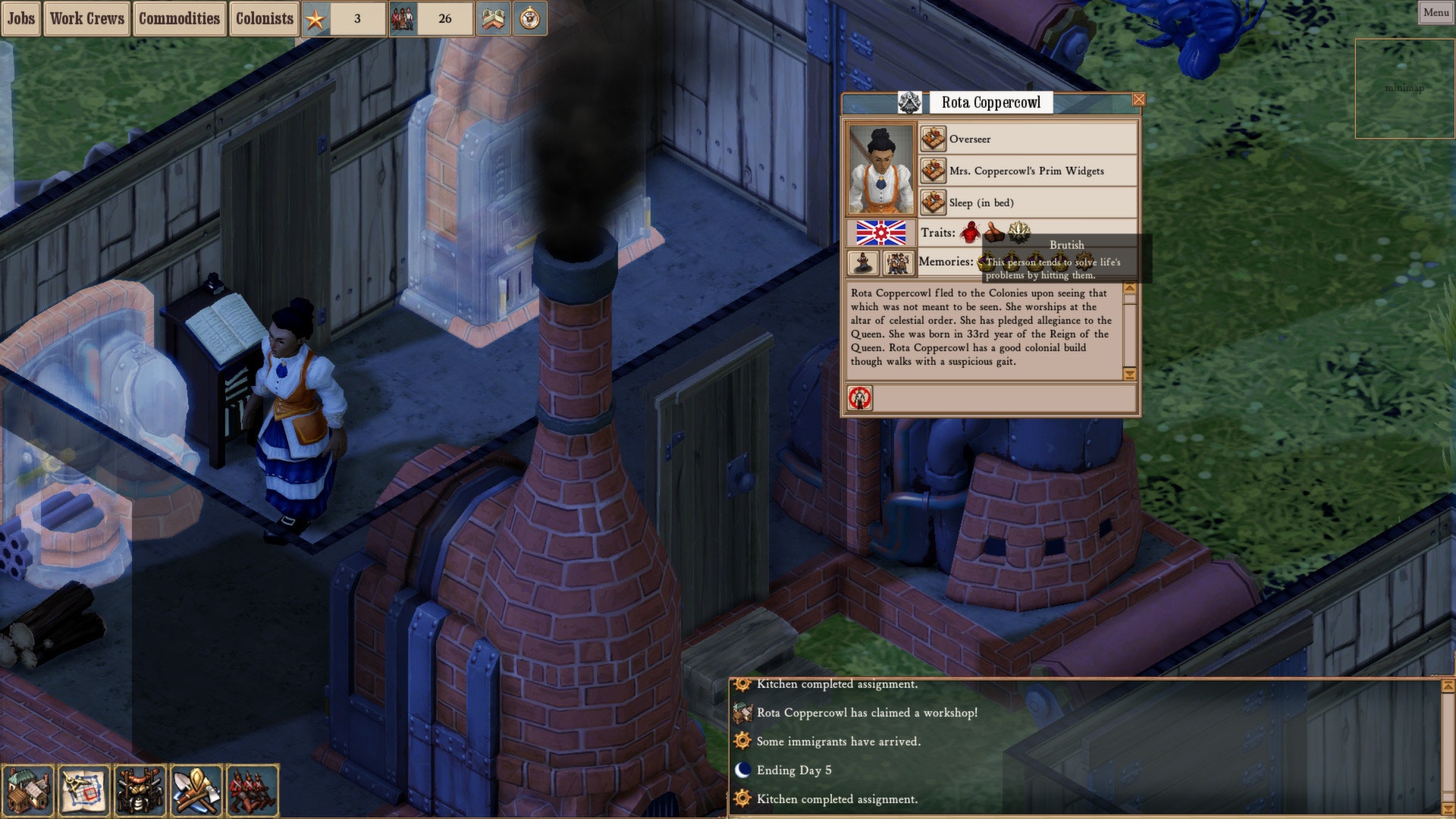Click the pocket watch time control
The width and height of the screenshot is (1456, 819).
[530, 18]
